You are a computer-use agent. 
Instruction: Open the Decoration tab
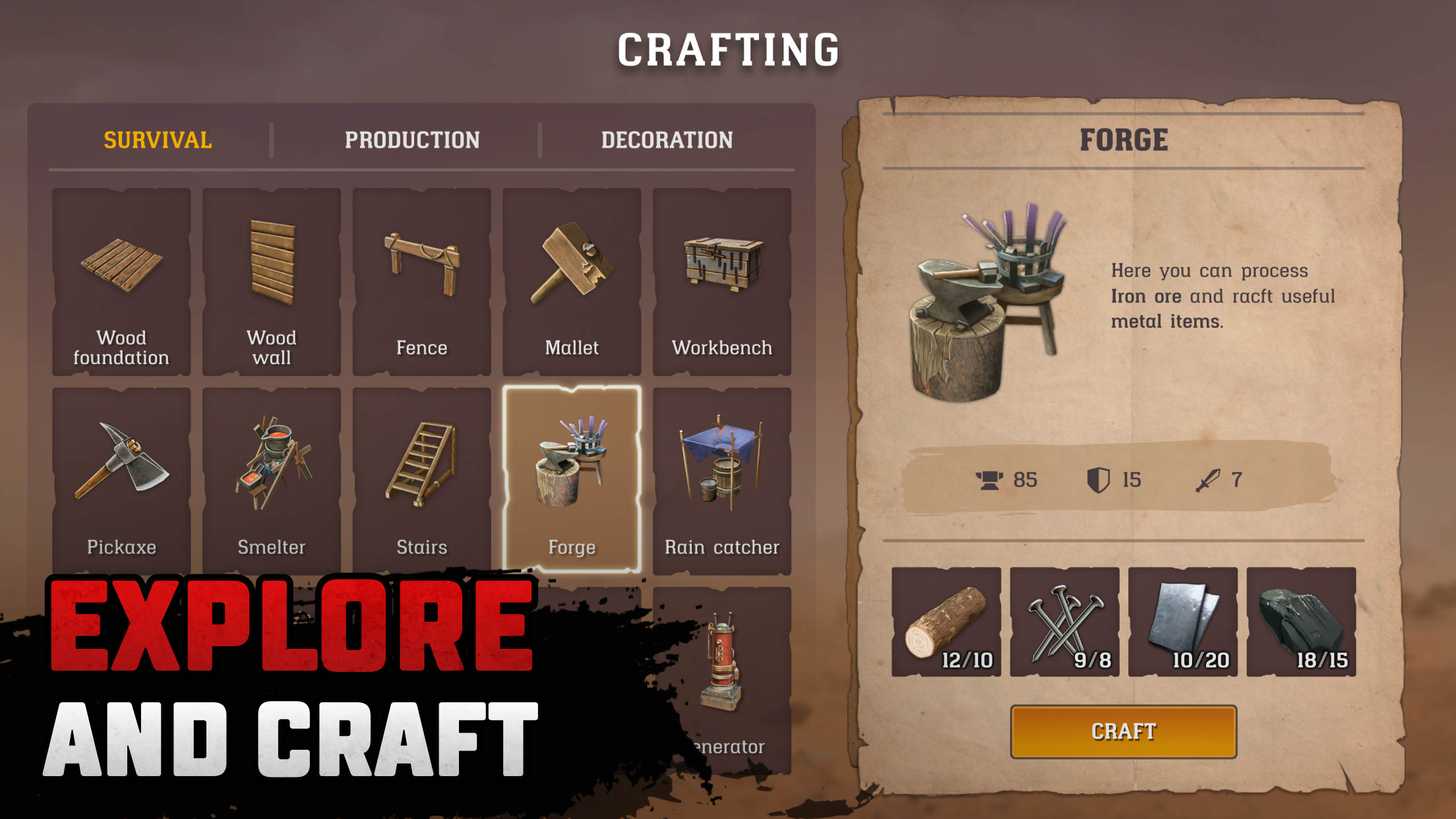(668, 139)
